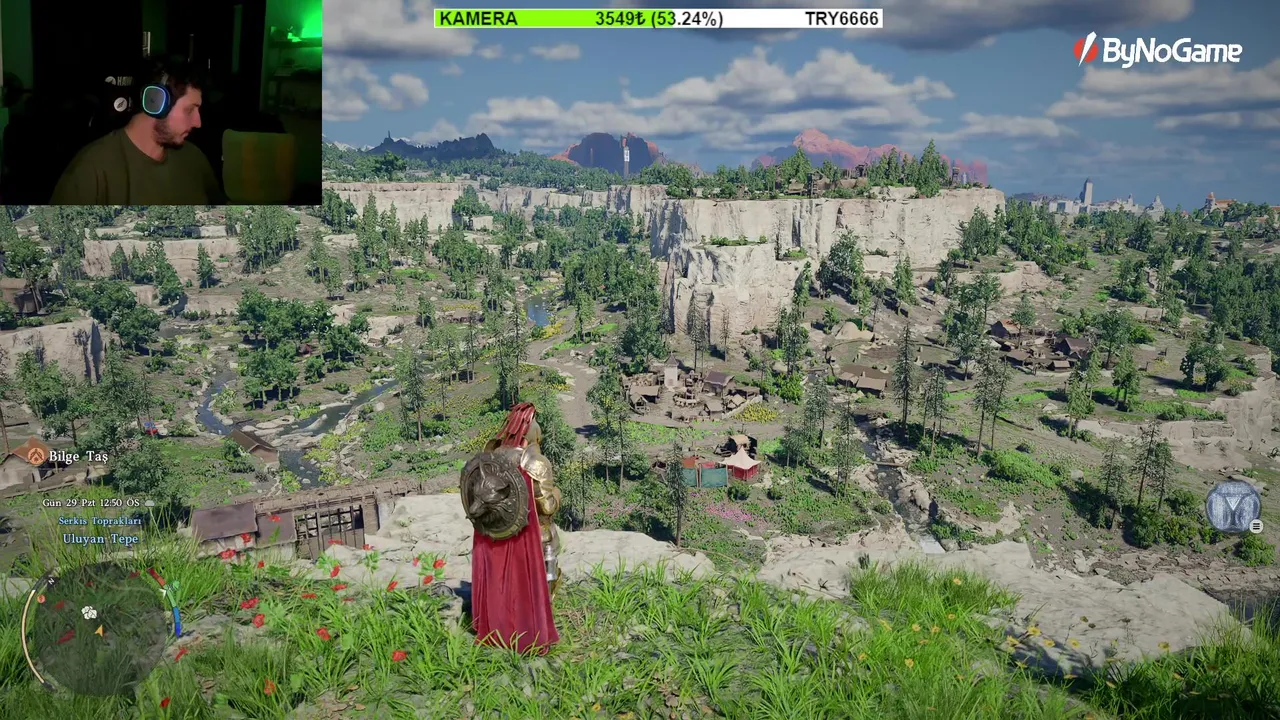This screenshot has height=720, width=1280.
Task: Select the streamer webcam thumbnail
Action: [x=161, y=102]
